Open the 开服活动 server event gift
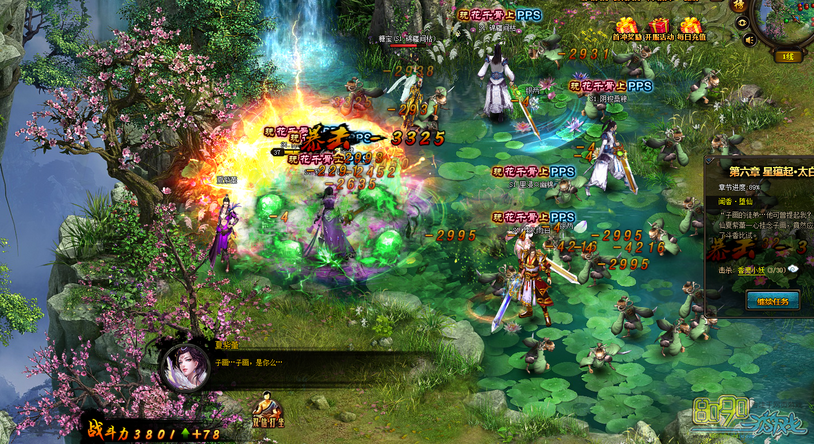The image size is (814, 444). pos(658,28)
